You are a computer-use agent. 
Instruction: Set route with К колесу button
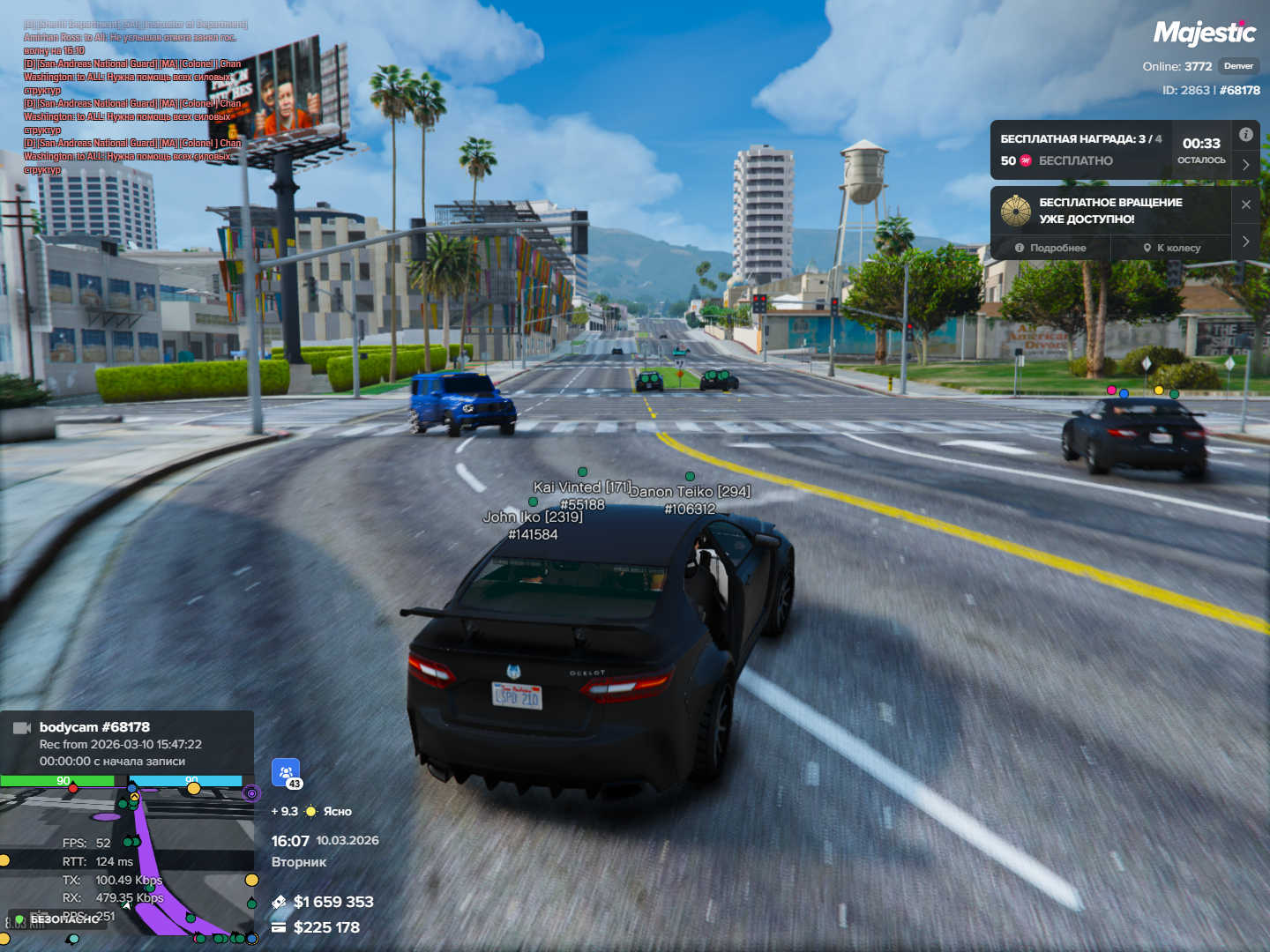1172,248
